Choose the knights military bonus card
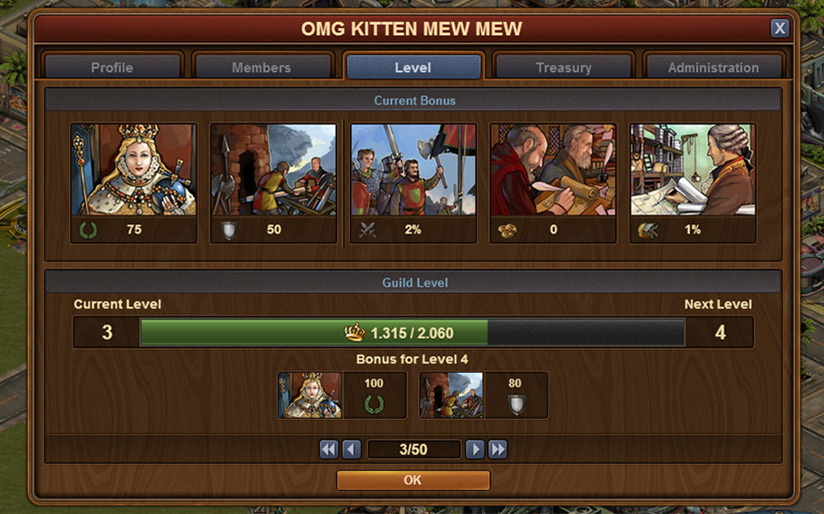Viewport: 824px width, 514px height. pos(413,170)
